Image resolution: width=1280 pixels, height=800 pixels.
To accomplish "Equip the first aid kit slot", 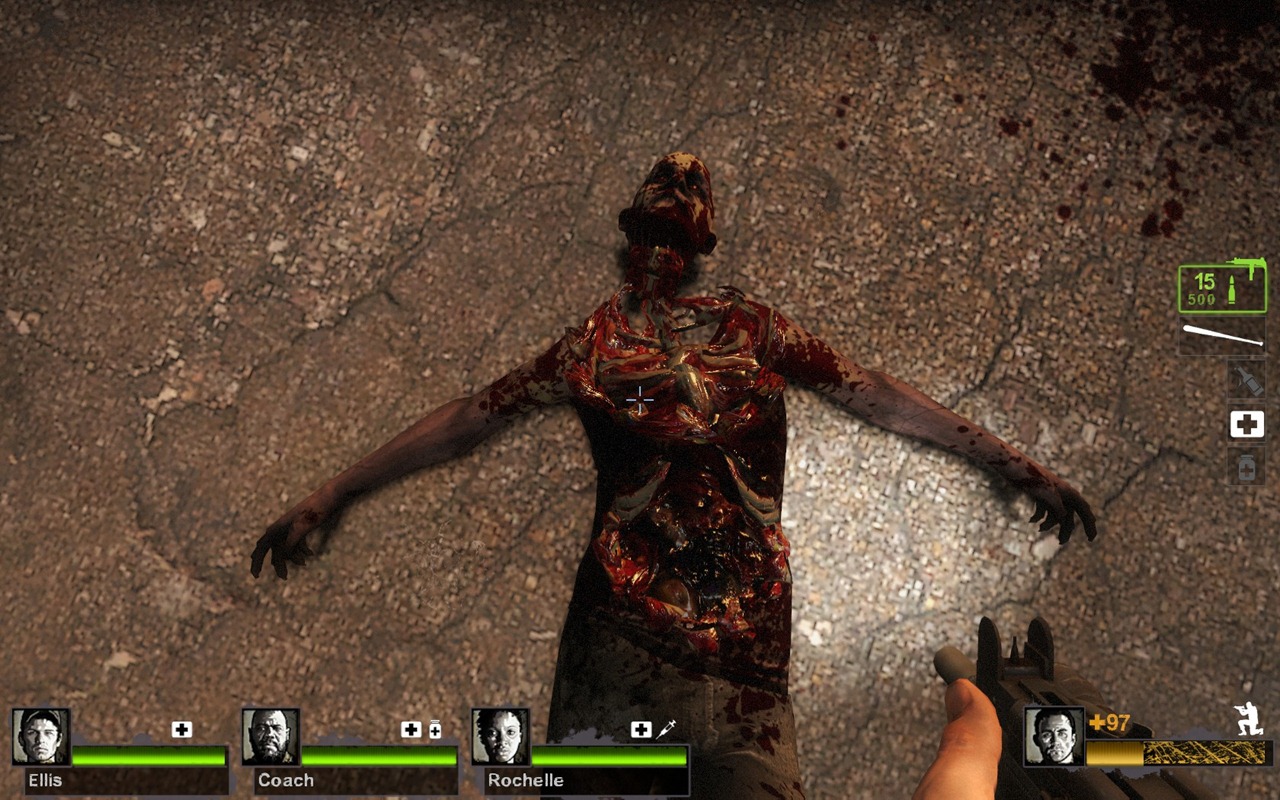I will pyautogui.click(x=1246, y=424).
